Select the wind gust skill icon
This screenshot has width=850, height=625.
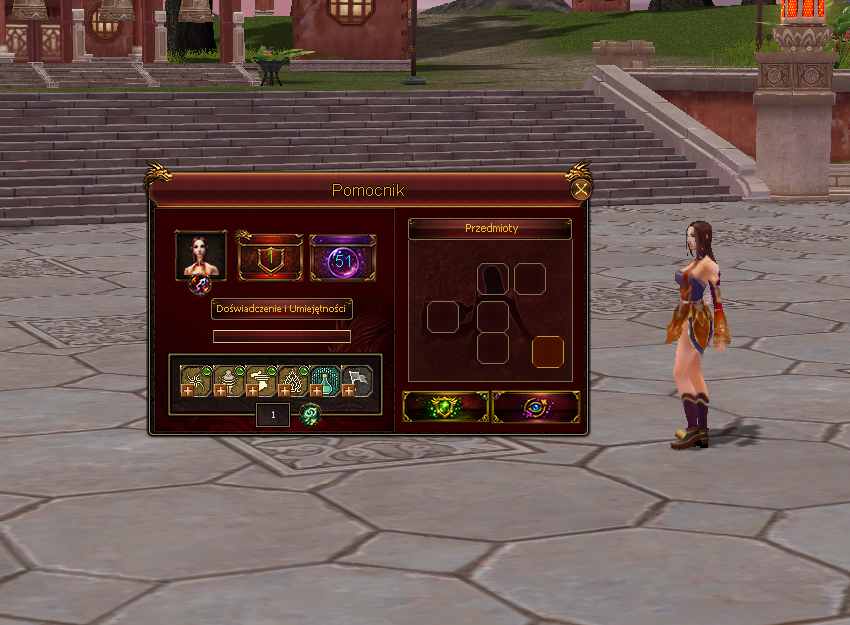click(x=261, y=380)
